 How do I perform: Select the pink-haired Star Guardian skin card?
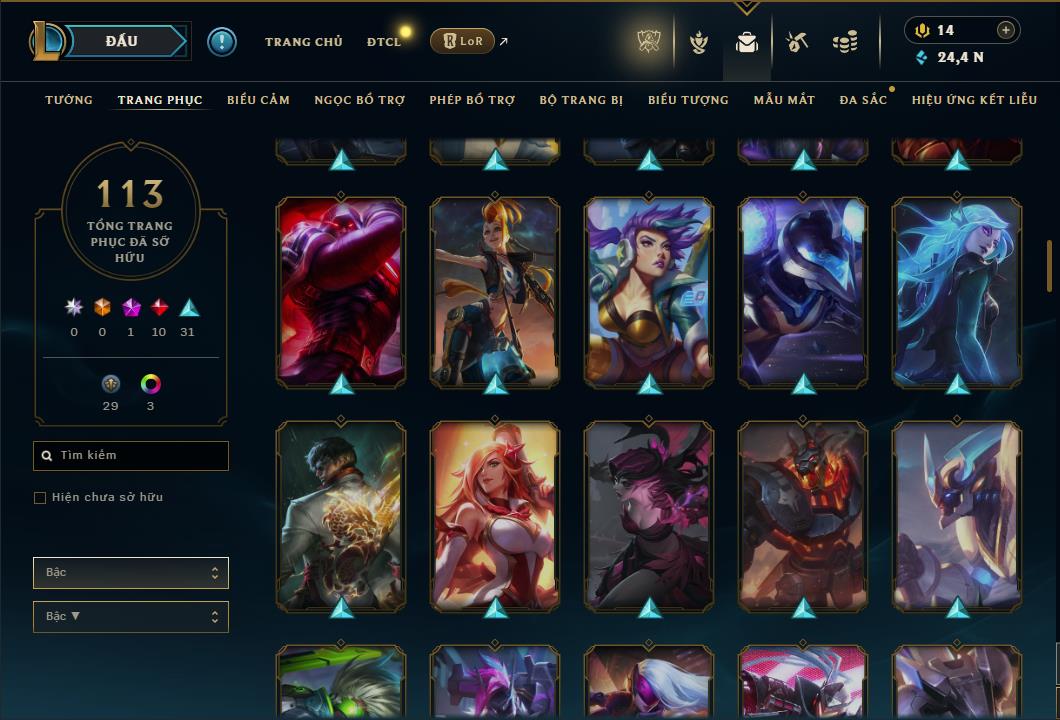(495, 515)
